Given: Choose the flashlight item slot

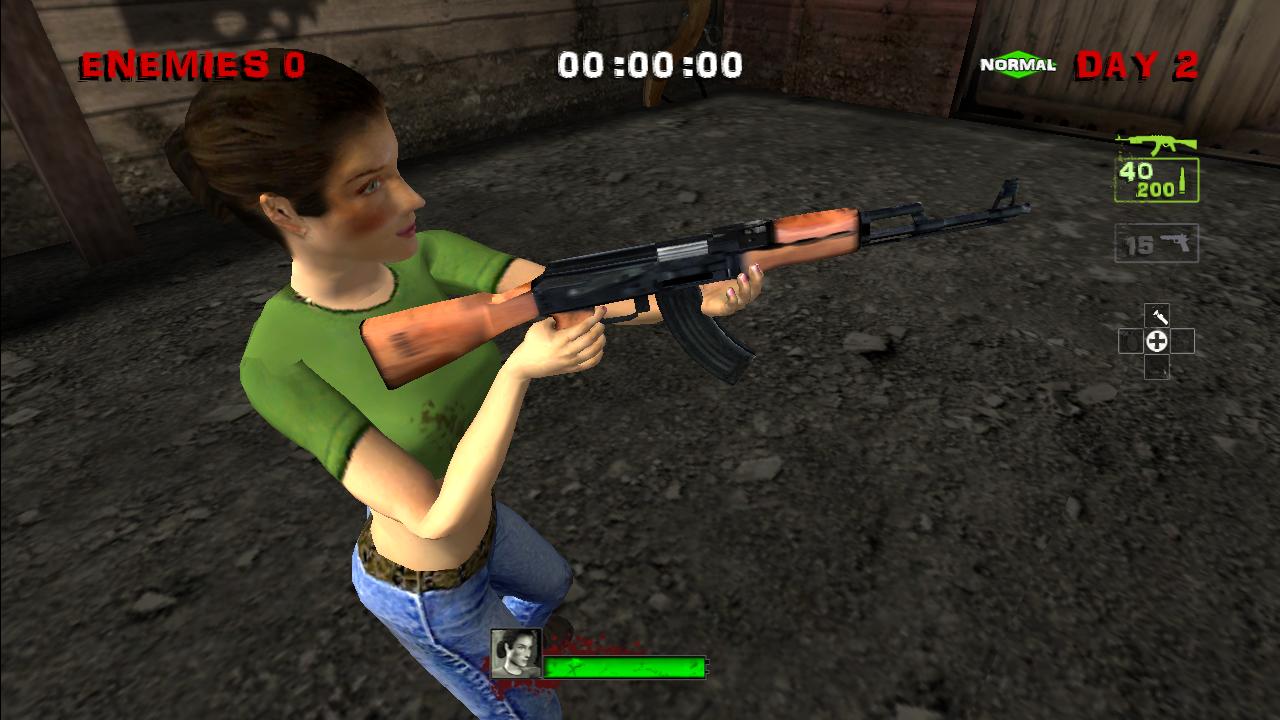Looking at the screenshot, I should point(1157,316).
